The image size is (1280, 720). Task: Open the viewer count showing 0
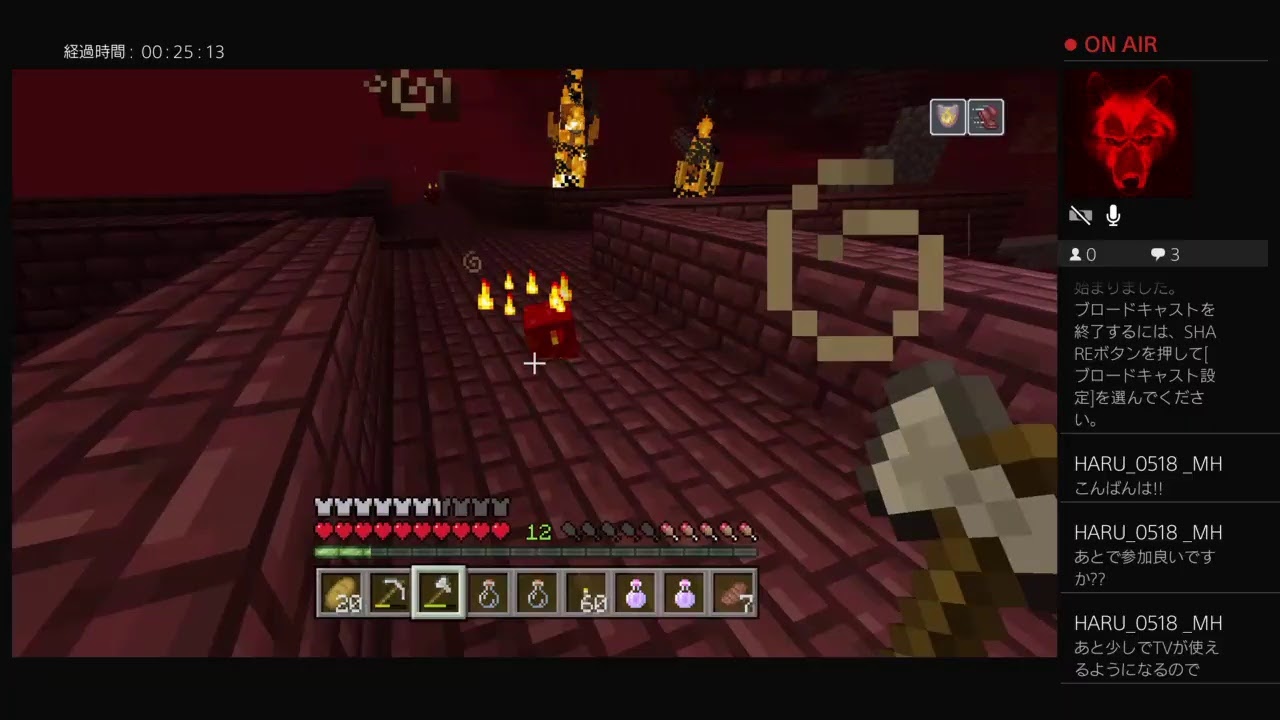[1083, 254]
